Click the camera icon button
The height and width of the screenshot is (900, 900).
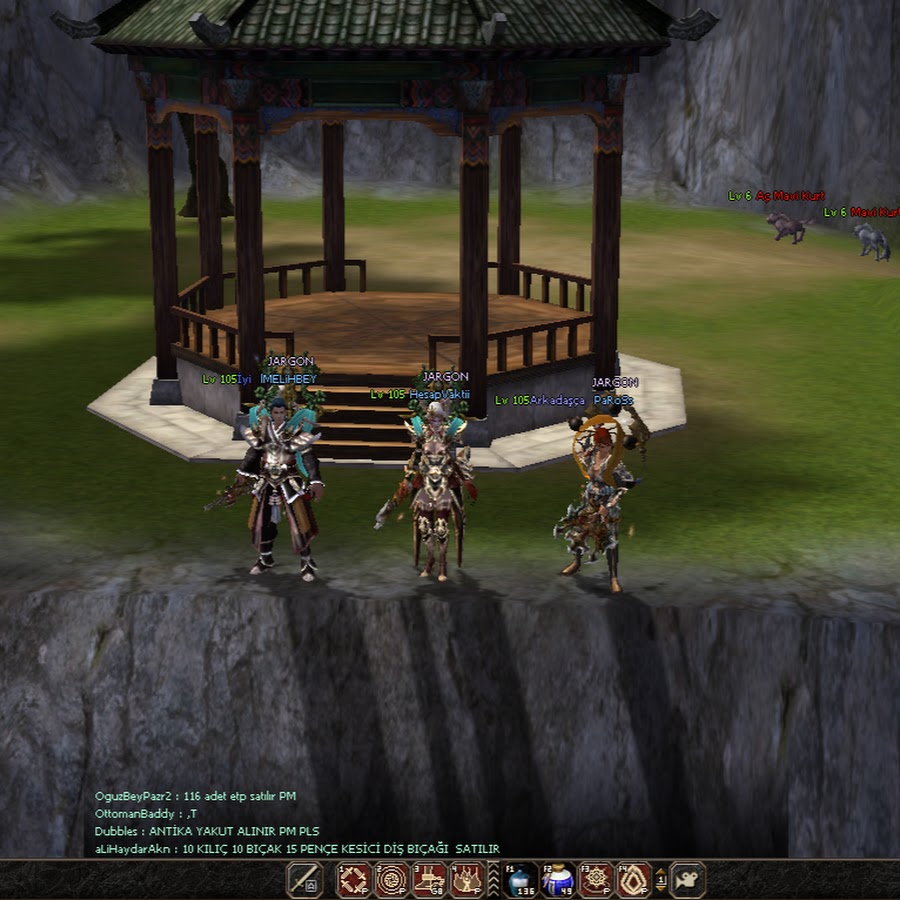[x=688, y=880]
